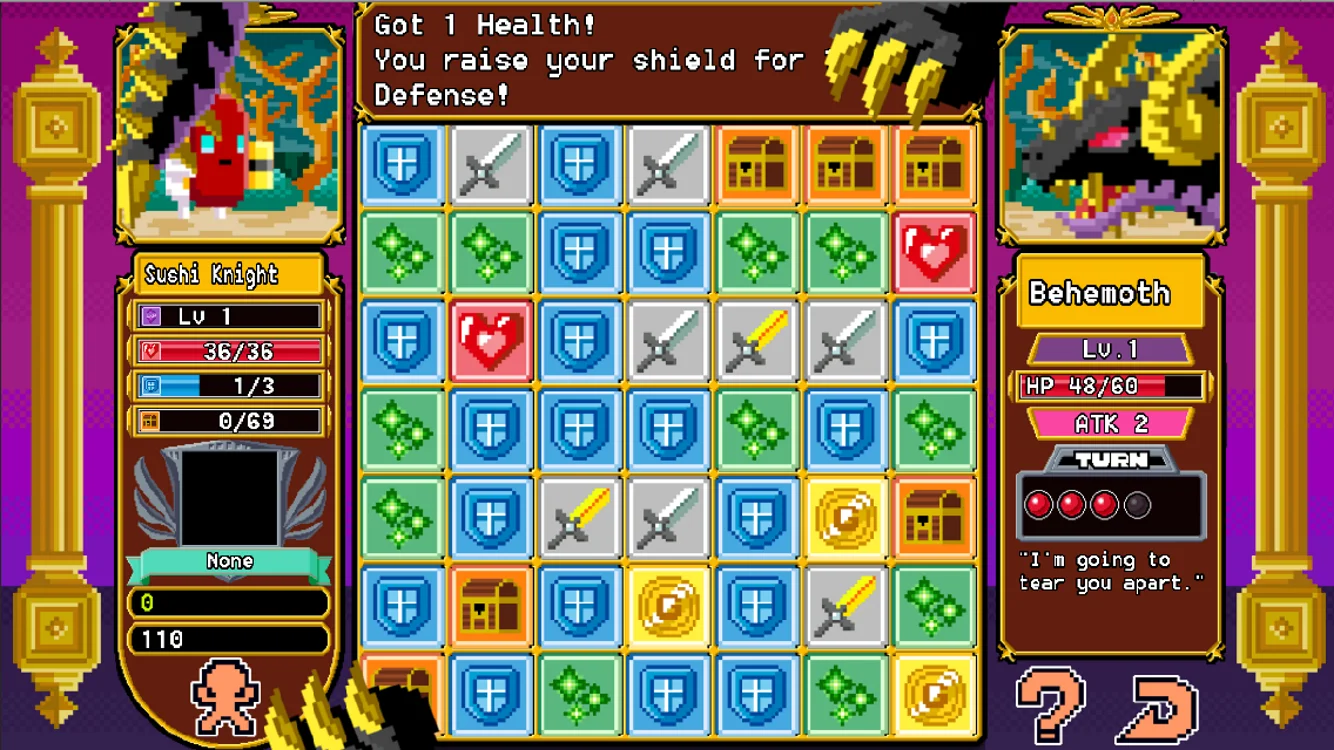Select the Behemoth name plate
The height and width of the screenshot is (750, 1334).
pos(1110,293)
